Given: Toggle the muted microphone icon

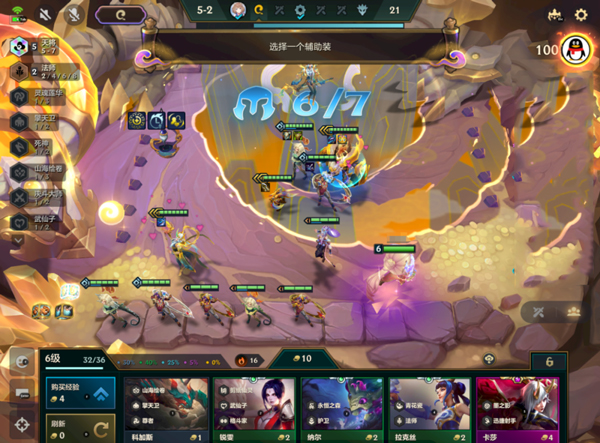Looking at the screenshot, I should tap(75, 15).
